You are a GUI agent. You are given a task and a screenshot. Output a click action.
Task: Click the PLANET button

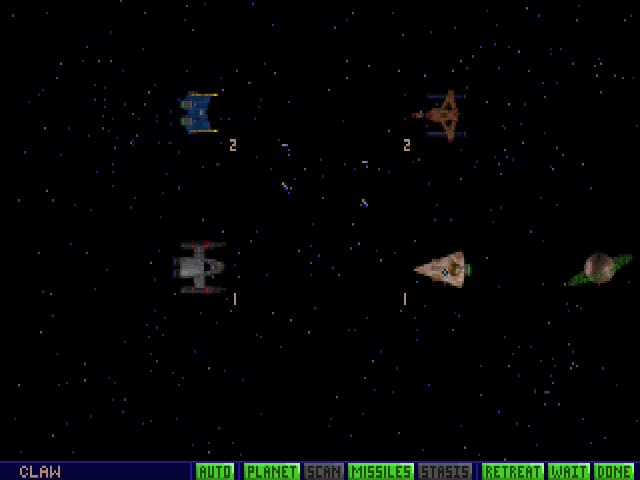tap(271, 471)
